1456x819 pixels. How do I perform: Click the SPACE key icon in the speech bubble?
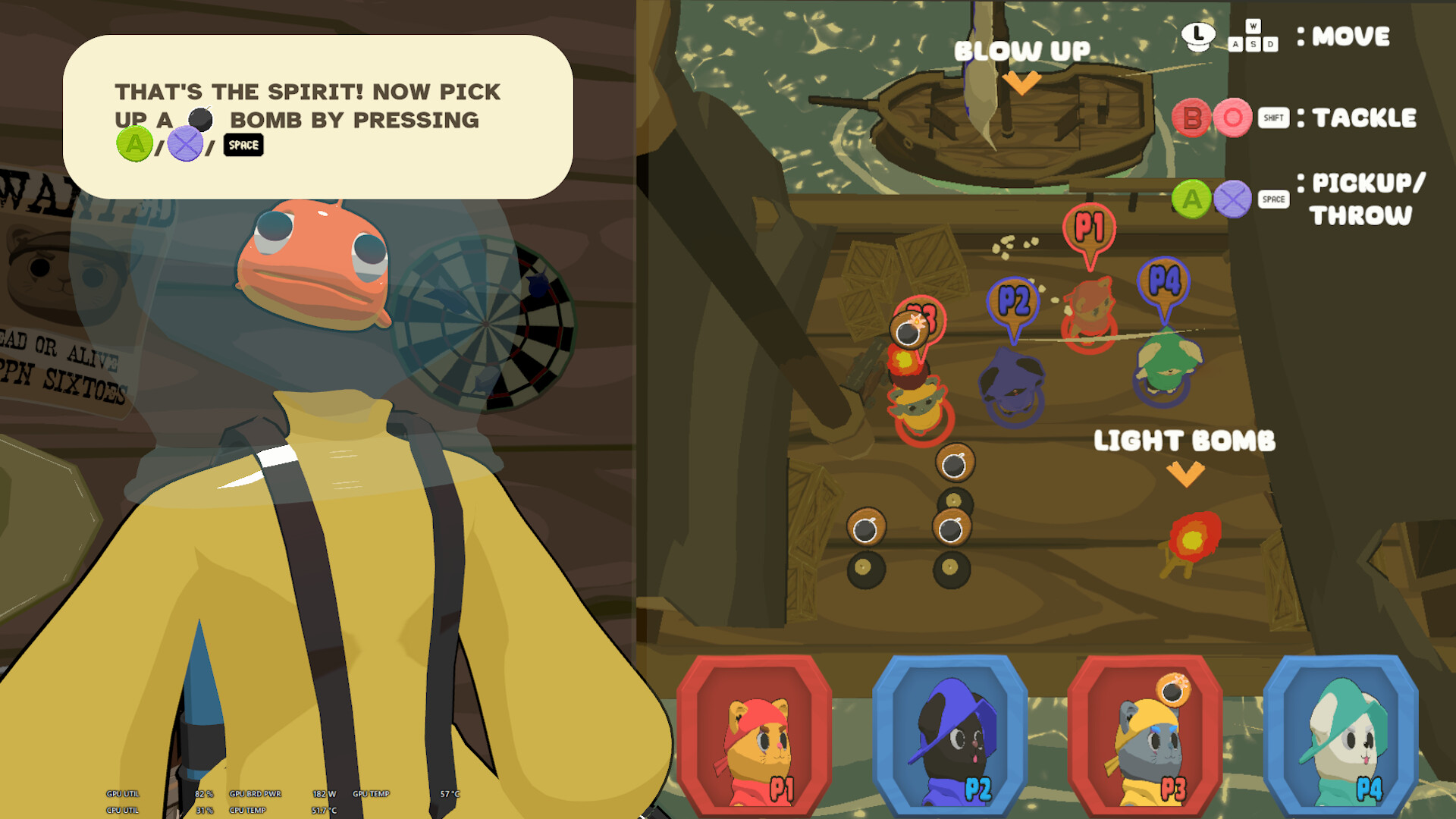pos(243,145)
